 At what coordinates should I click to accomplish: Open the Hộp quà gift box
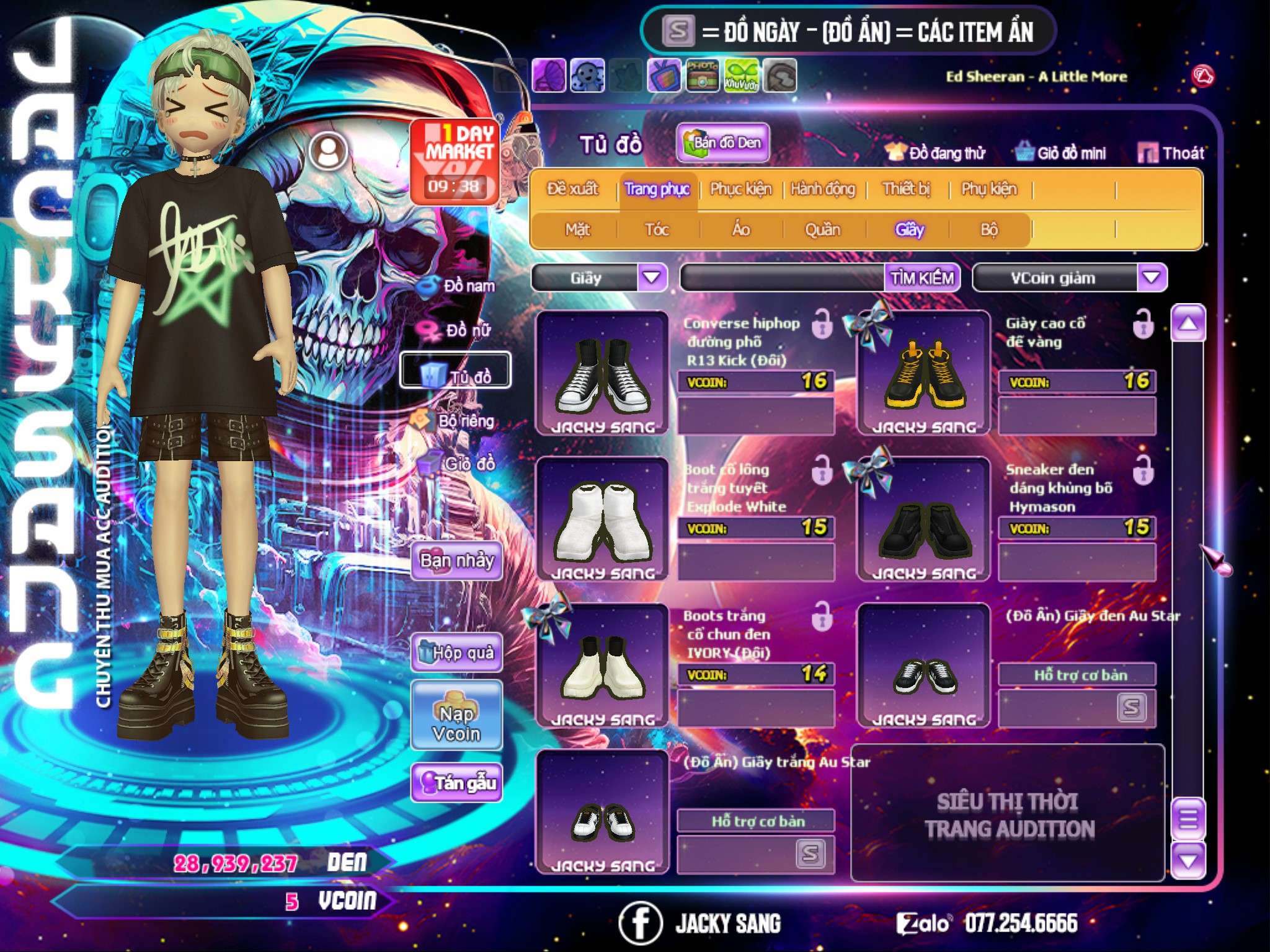[456, 652]
